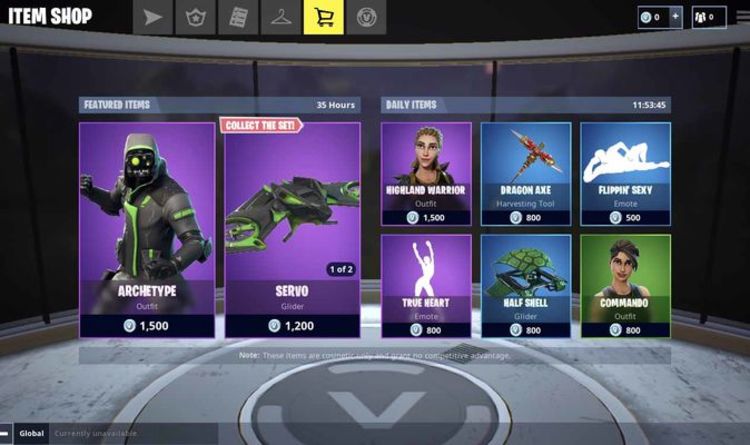Open the Play tab with arrow icon
Viewport: 750px width, 445px height.
(151, 17)
